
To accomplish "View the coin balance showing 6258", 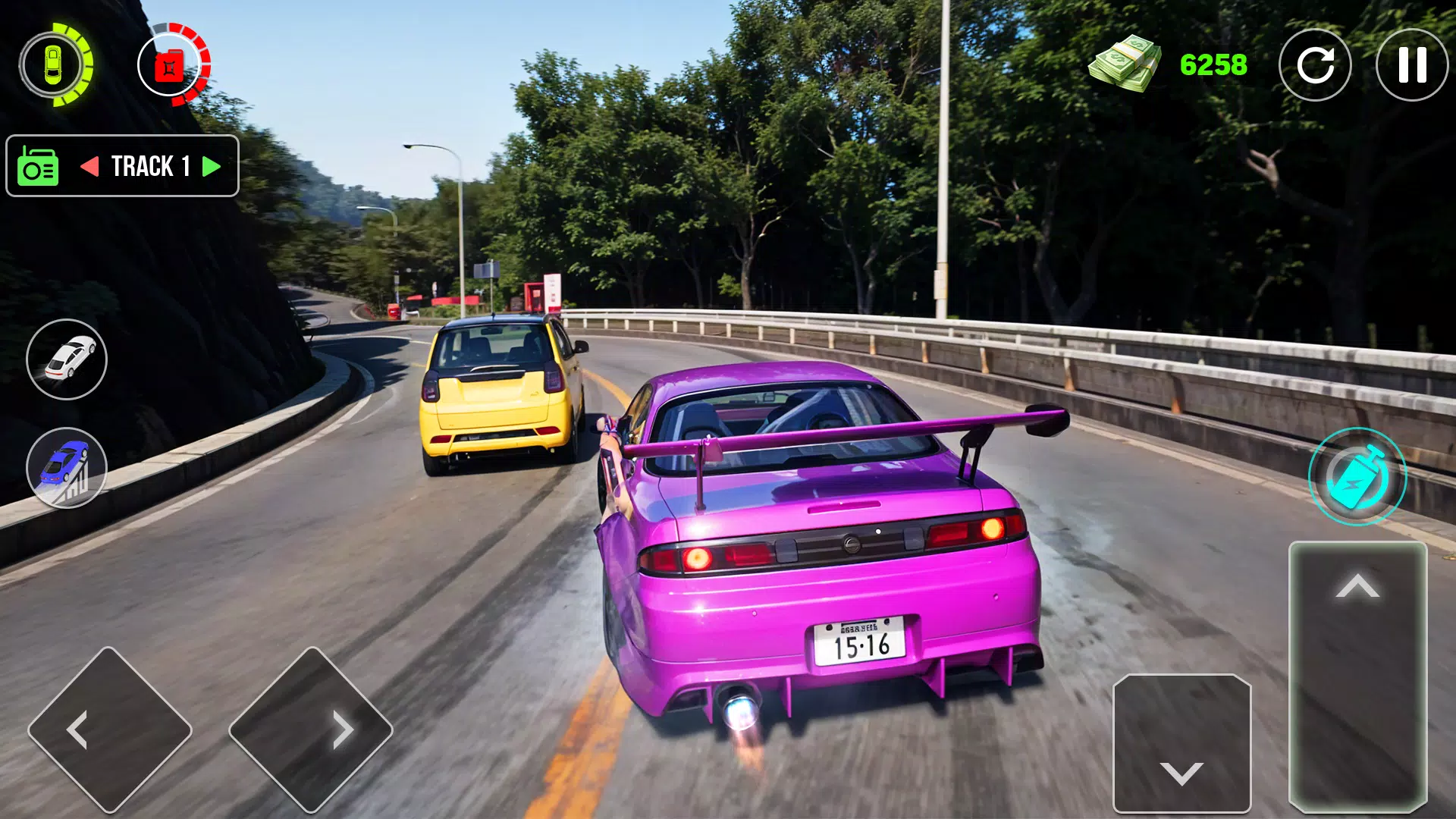I will [x=1214, y=63].
